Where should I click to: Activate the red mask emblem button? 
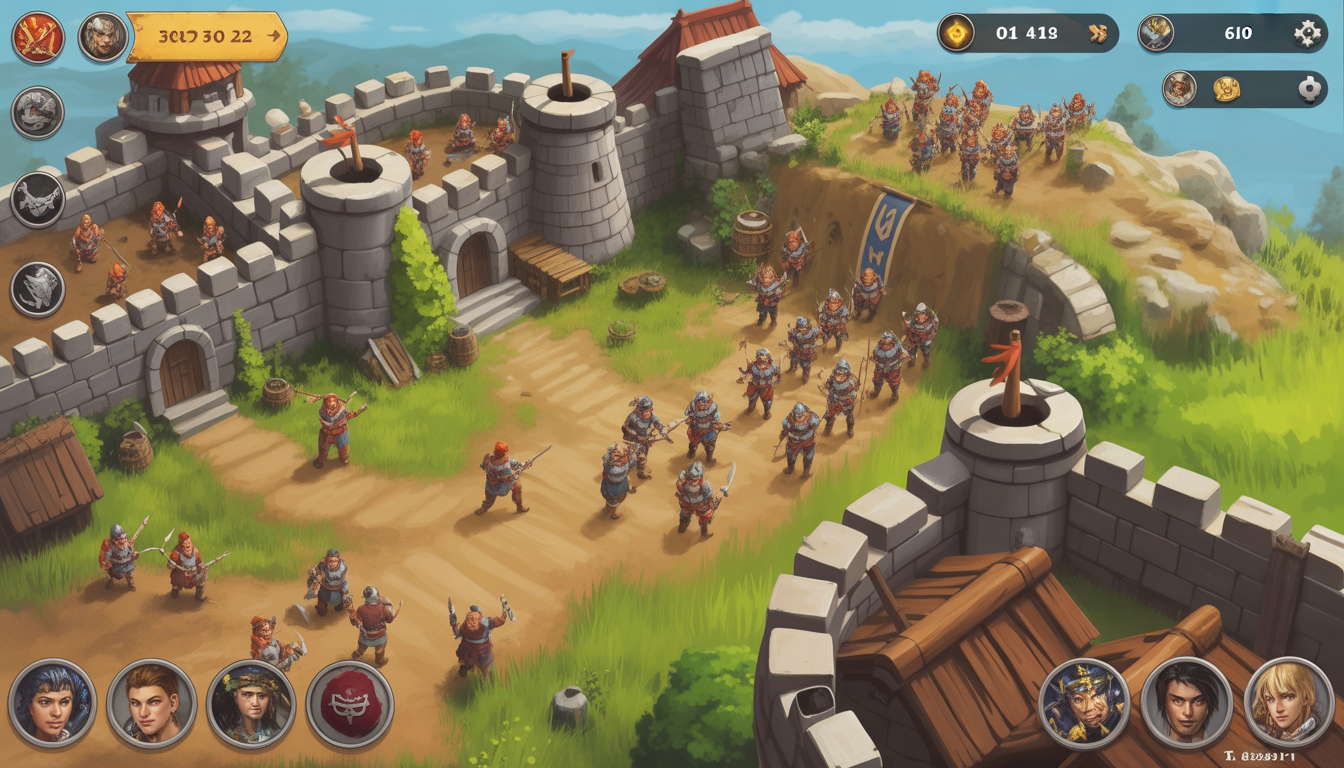coord(349,703)
